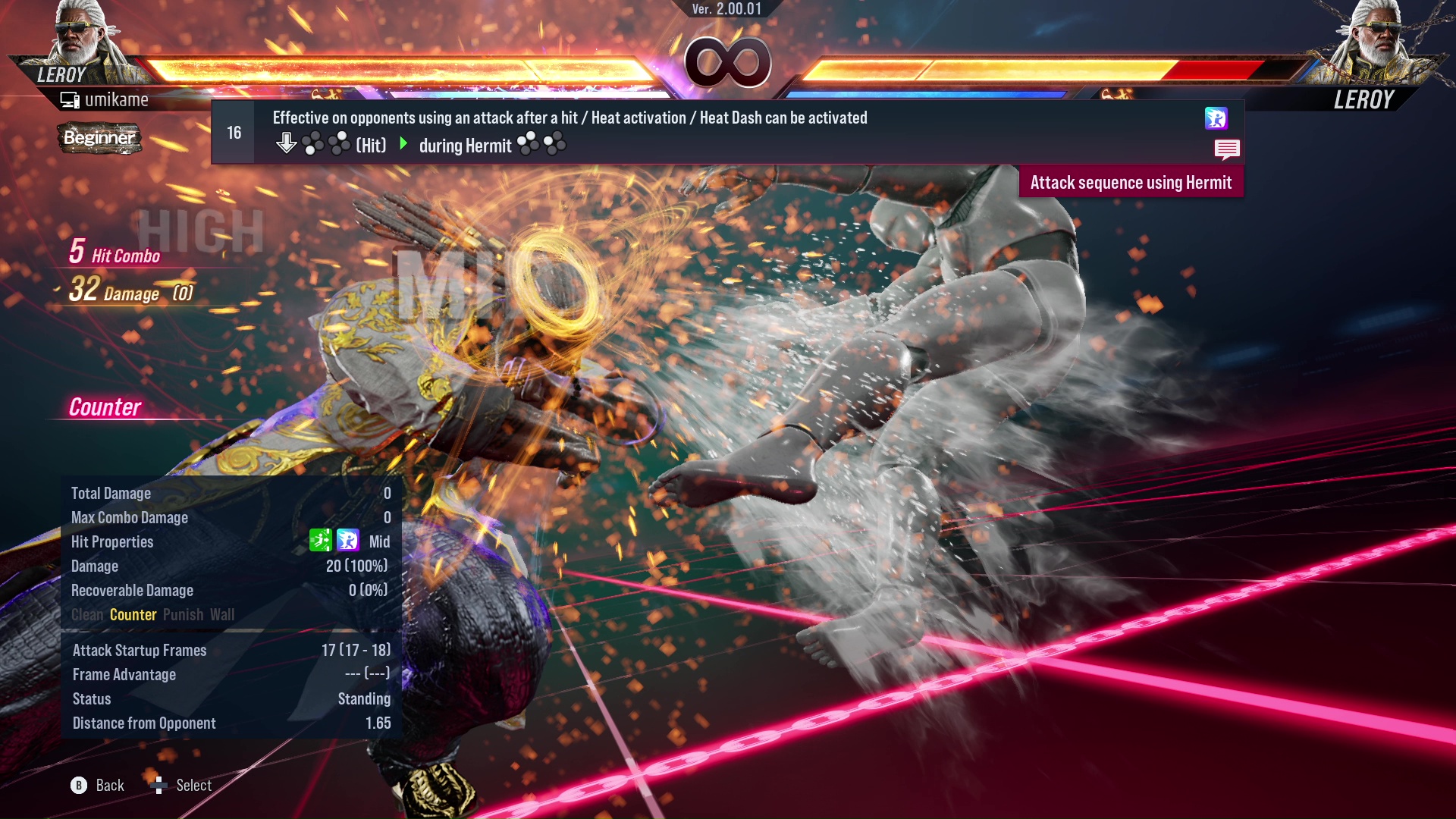1456x819 pixels.
Task: Select the Beginner rank plate
Action: [99, 139]
